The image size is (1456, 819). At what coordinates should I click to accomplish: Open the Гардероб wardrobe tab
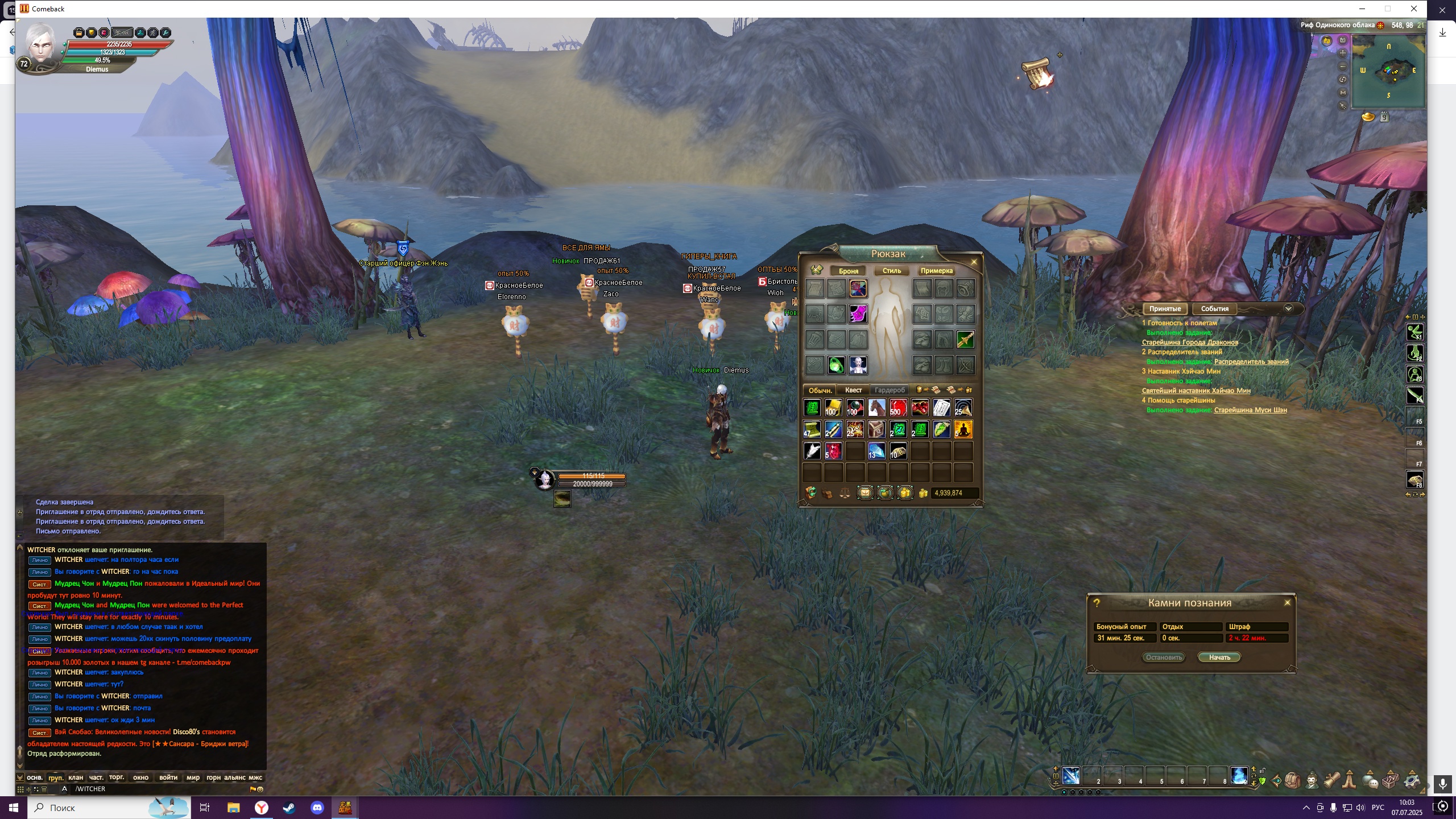coord(889,390)
